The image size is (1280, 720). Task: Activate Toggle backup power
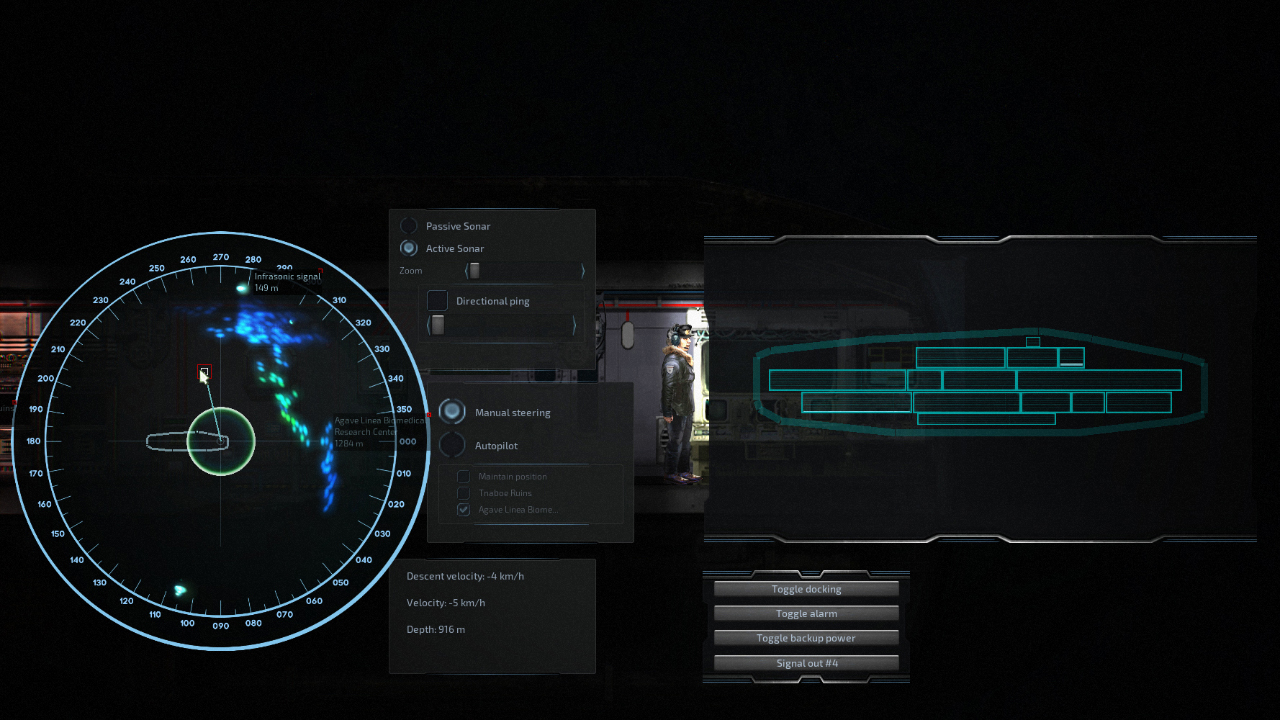click(x=805, y=638)
